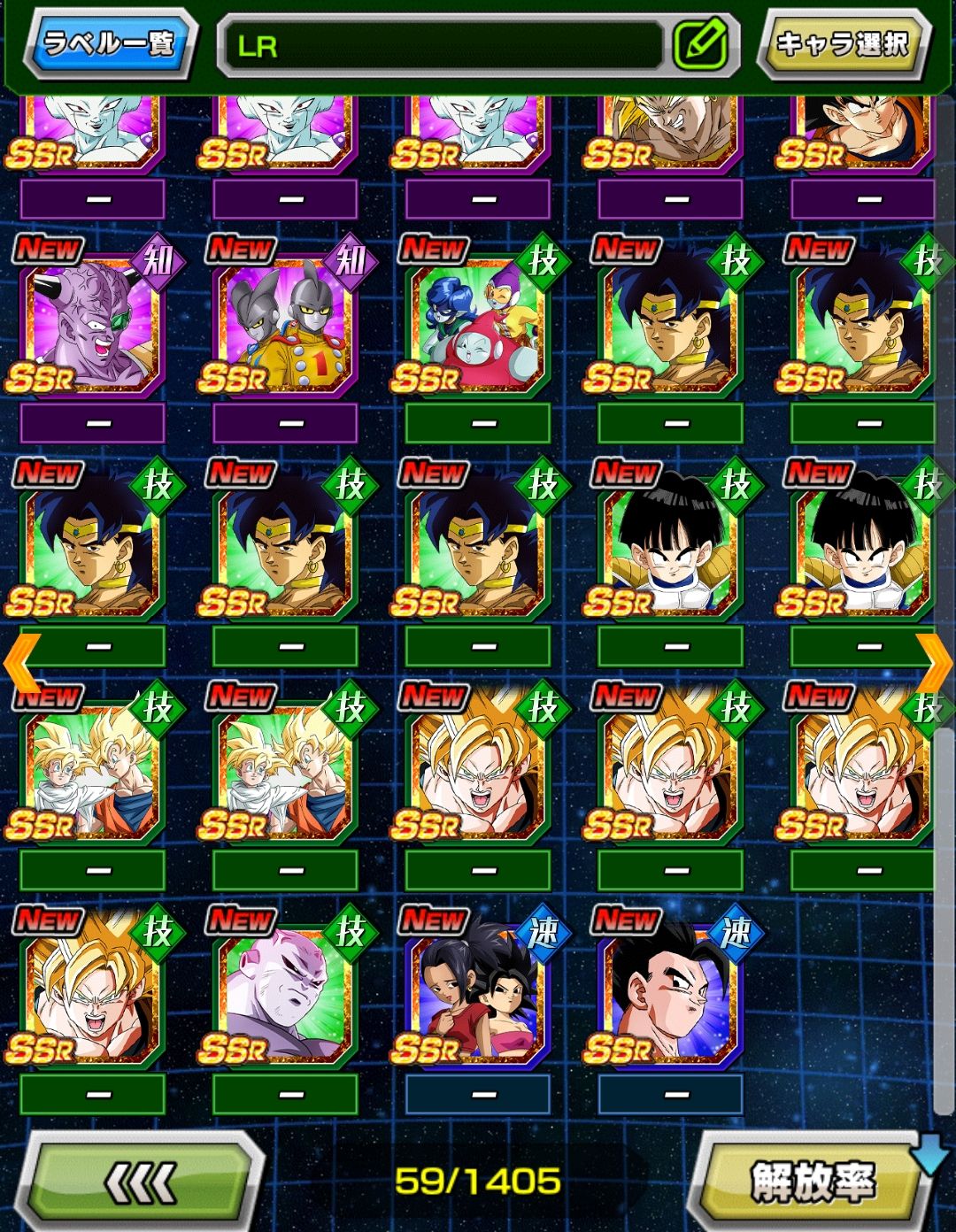Tap the green pencil edit button
The height and width of the screenshot is (1232, 956).
click(x=700, y=44)
